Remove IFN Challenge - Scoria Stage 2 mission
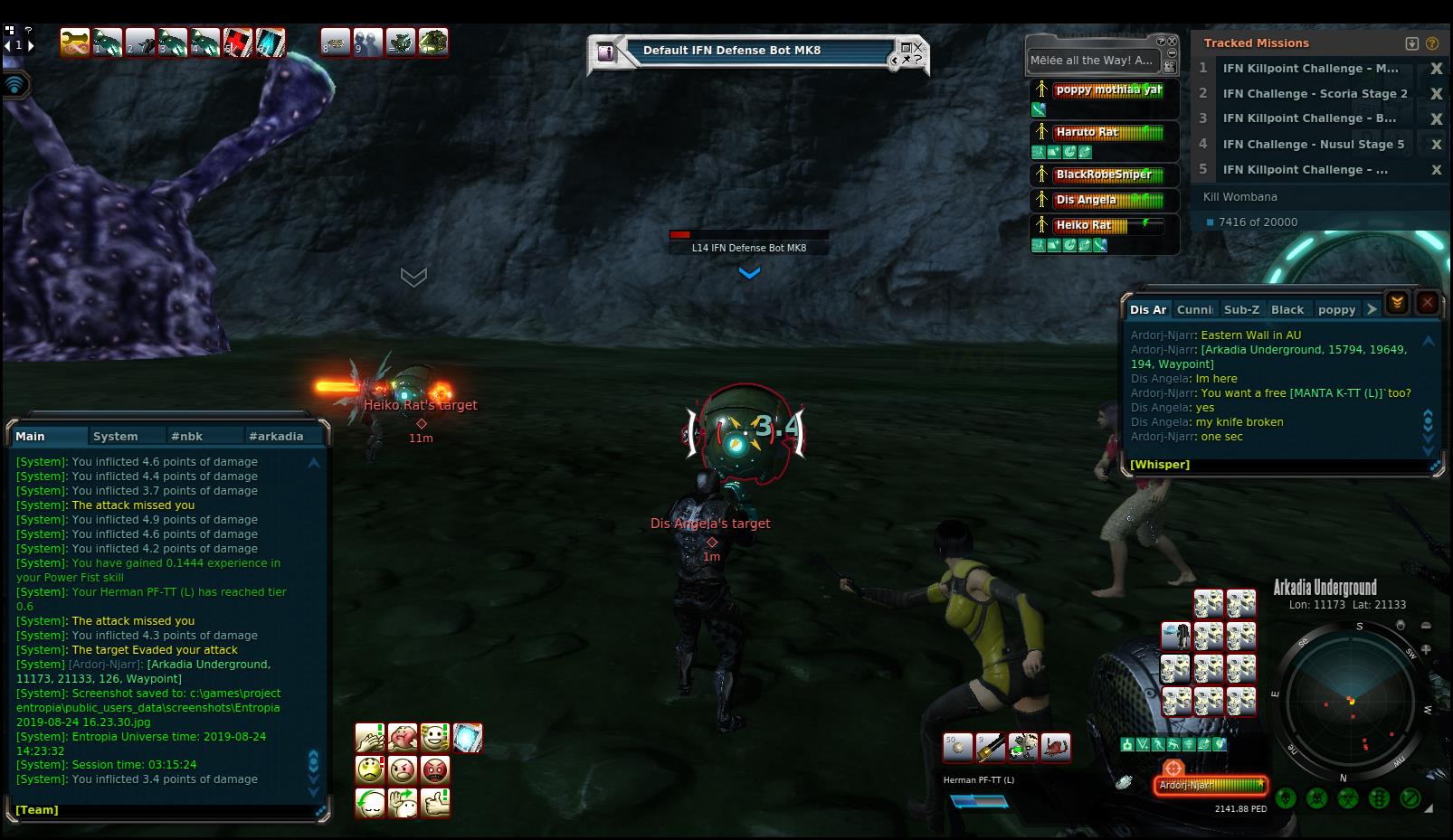This screenshot has height=840, width=1453. [1436, 94]
